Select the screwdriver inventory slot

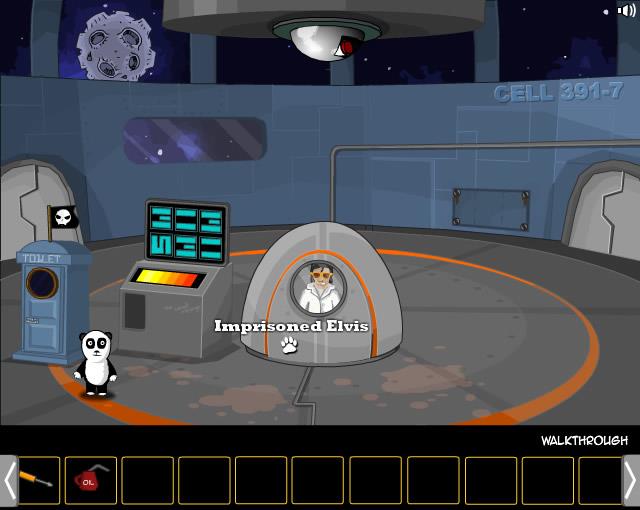pyautogui.click(x=35, y=480)
